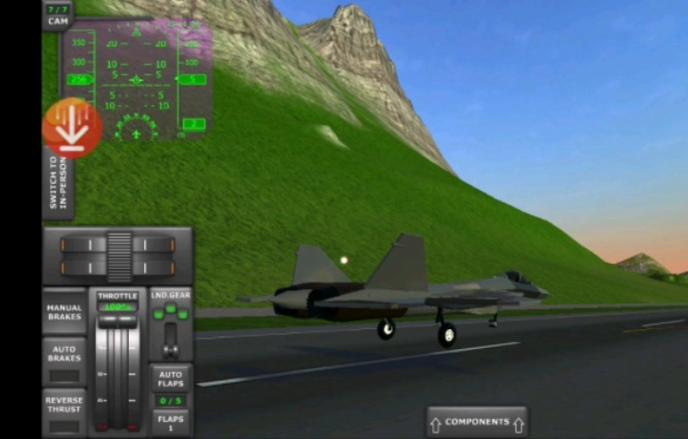Toggle Auto Brakes
688x439 pixels.
(x=65, y=363)
